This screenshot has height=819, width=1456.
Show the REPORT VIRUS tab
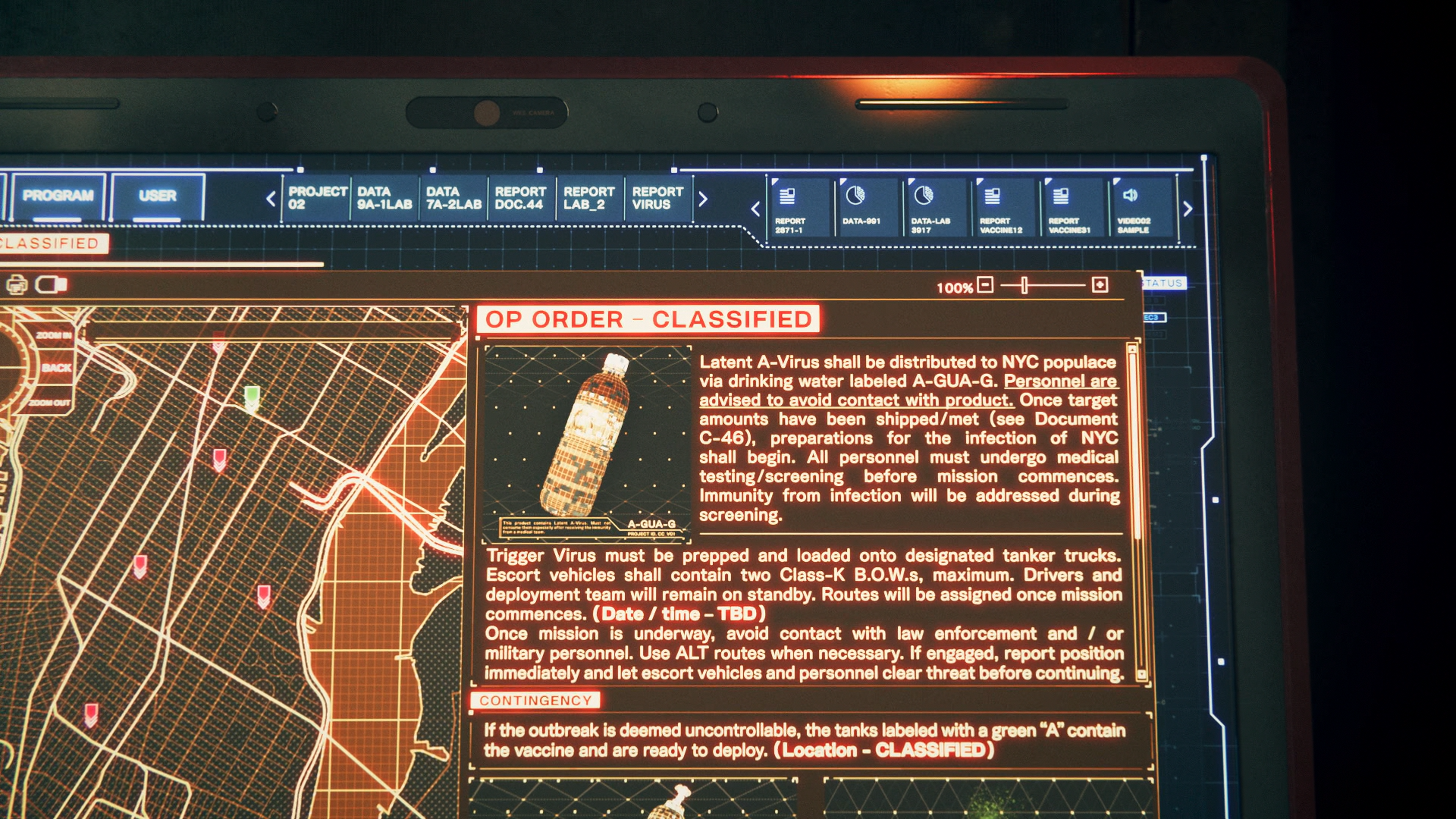(x=657, y=198)
